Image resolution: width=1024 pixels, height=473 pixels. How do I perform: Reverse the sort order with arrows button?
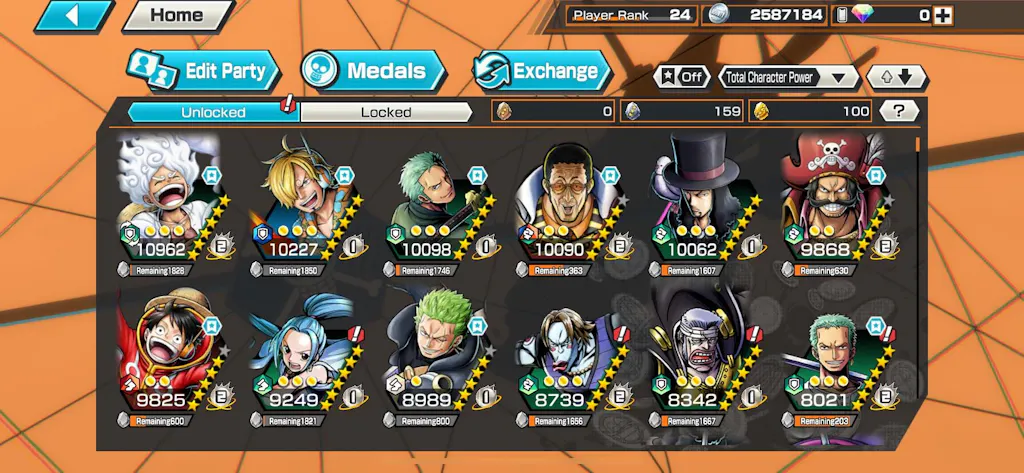coord(896,77)
